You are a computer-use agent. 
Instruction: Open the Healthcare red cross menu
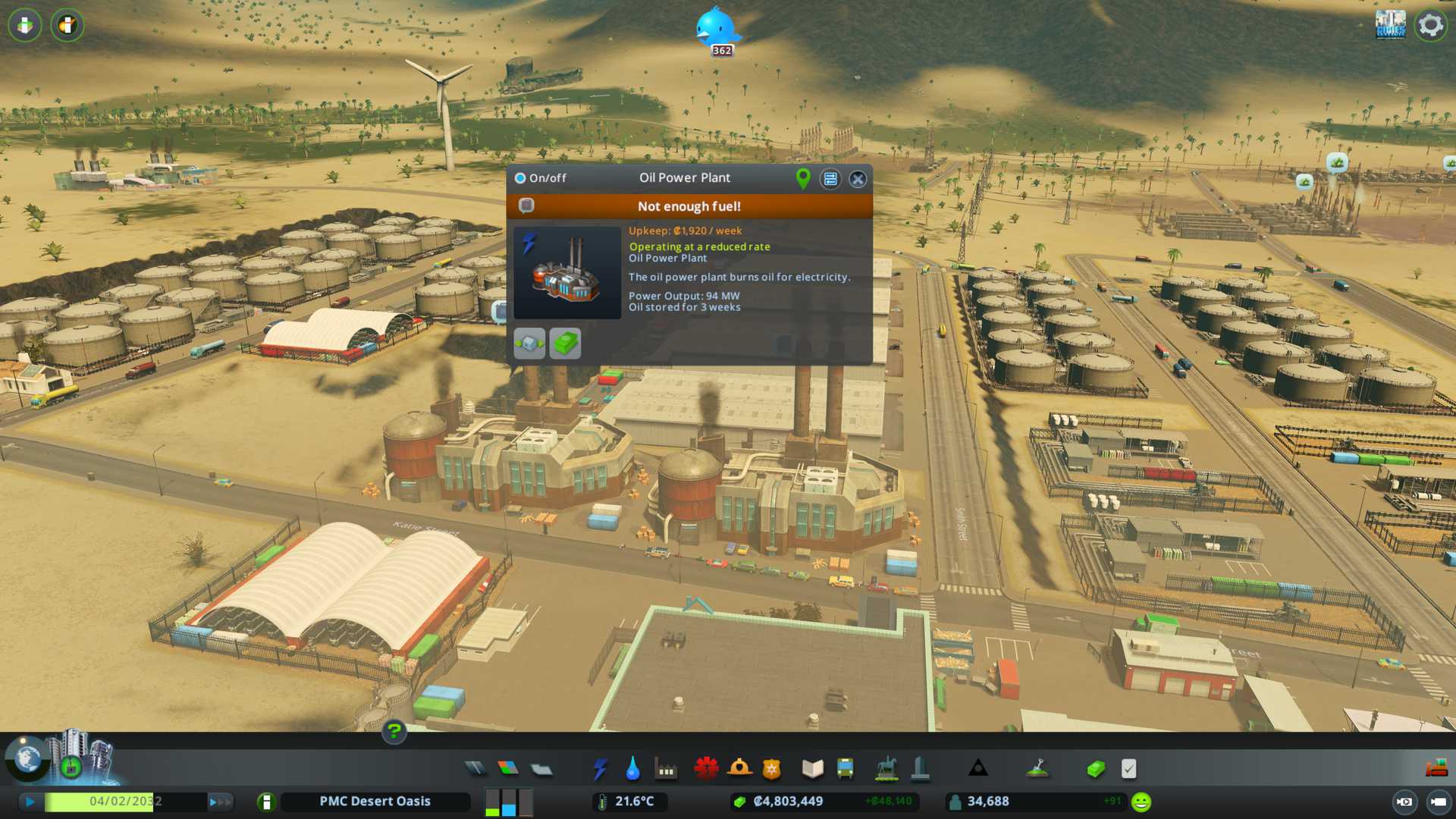pyautogui.click(x=706, y=769)
